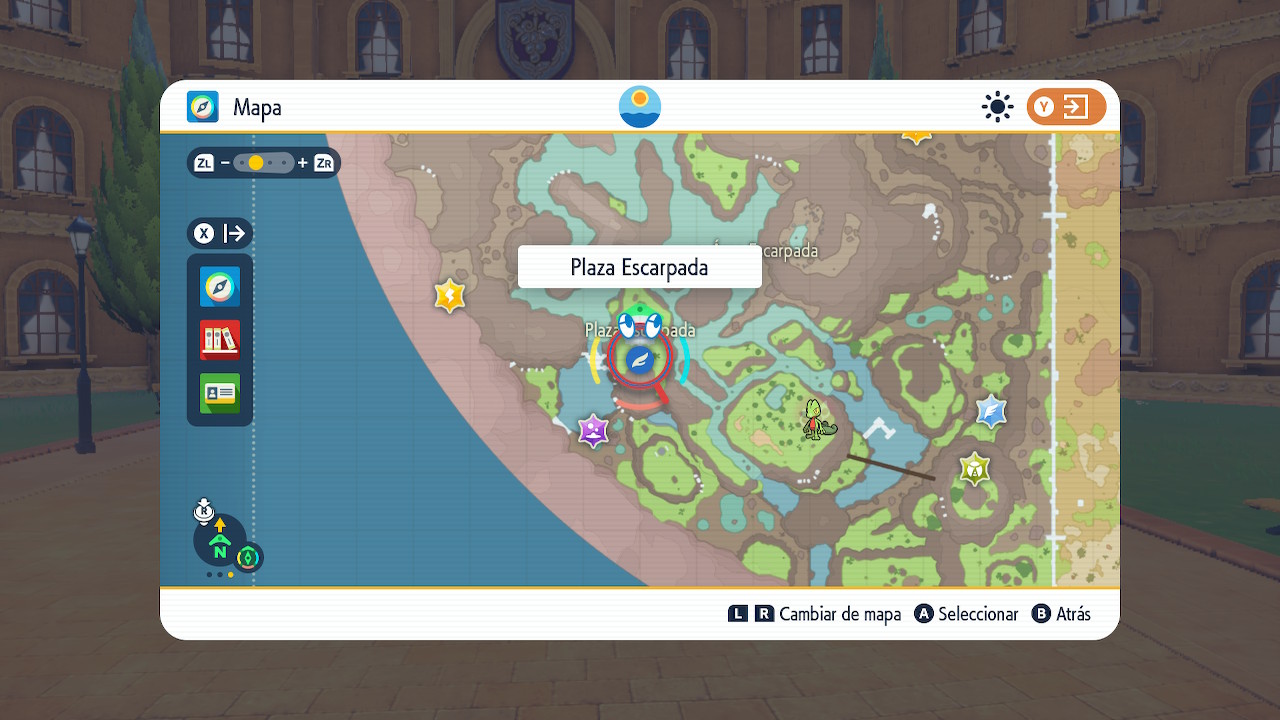The image size is (1280, 720).
Task: Select the Plaza Escarpada fly point marker
Action: click(639, 361)
